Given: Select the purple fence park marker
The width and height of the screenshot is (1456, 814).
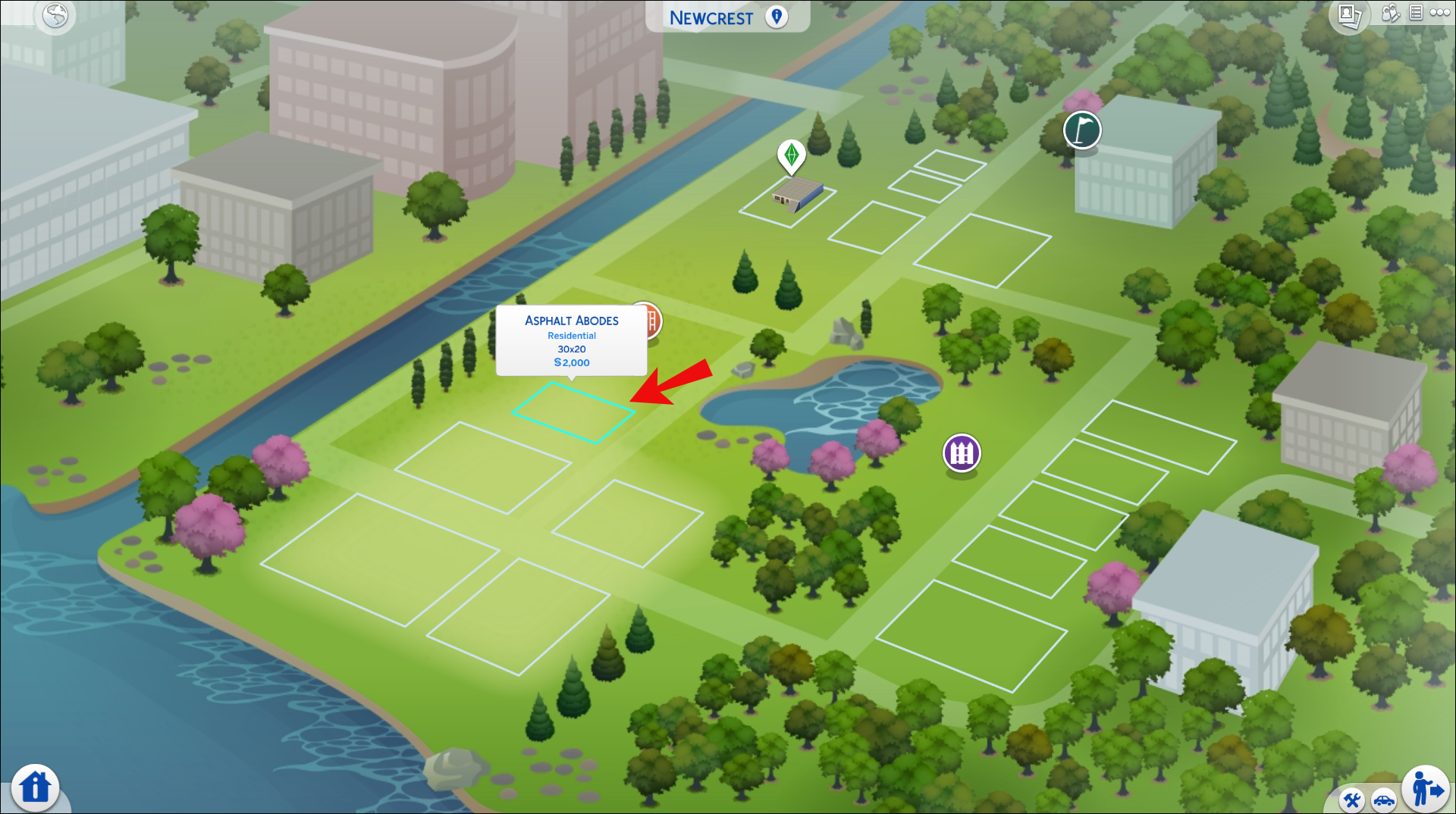Looking at the screenshot, I should (962, 453).
